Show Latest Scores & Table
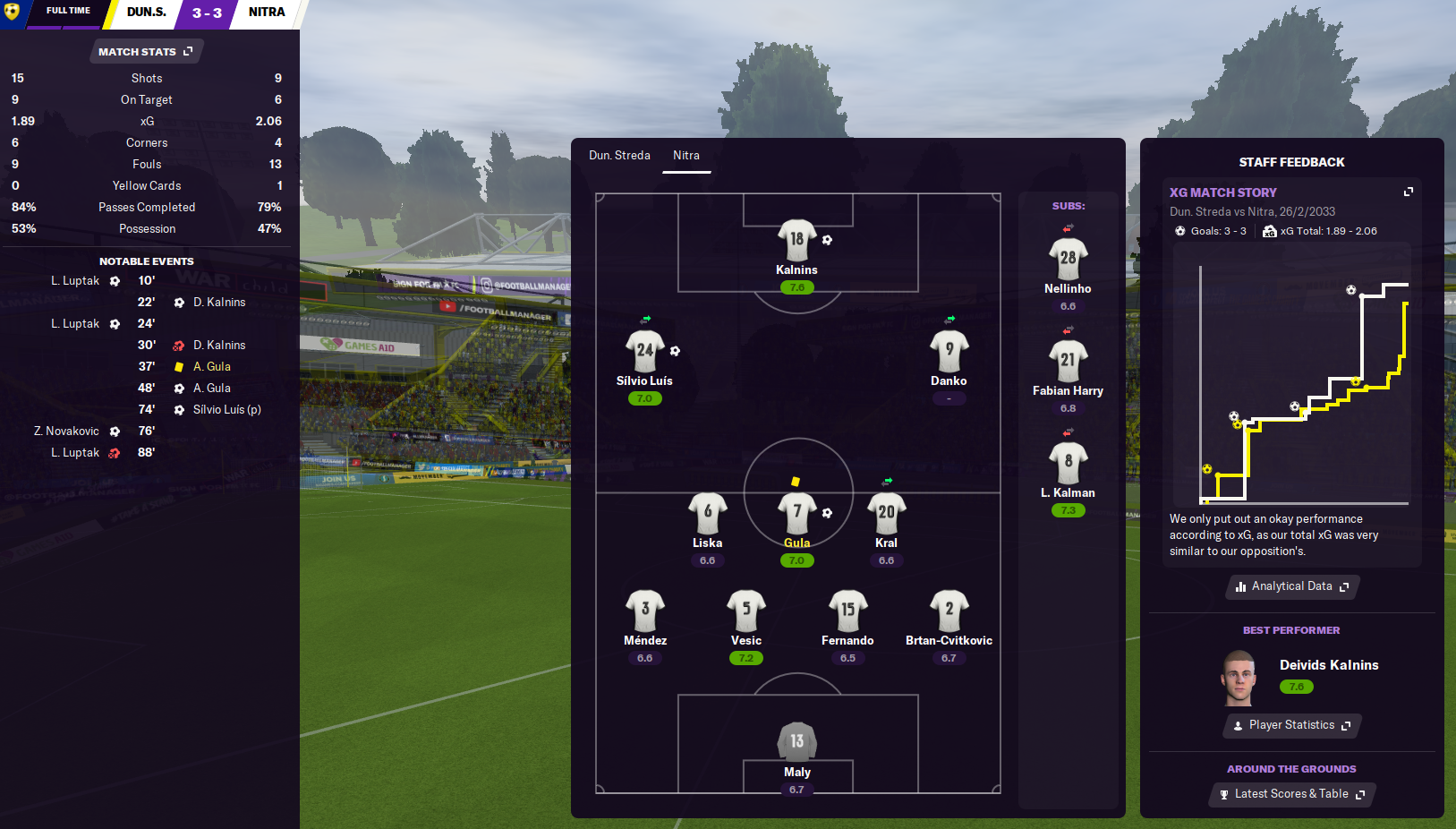 [1291, 794]
